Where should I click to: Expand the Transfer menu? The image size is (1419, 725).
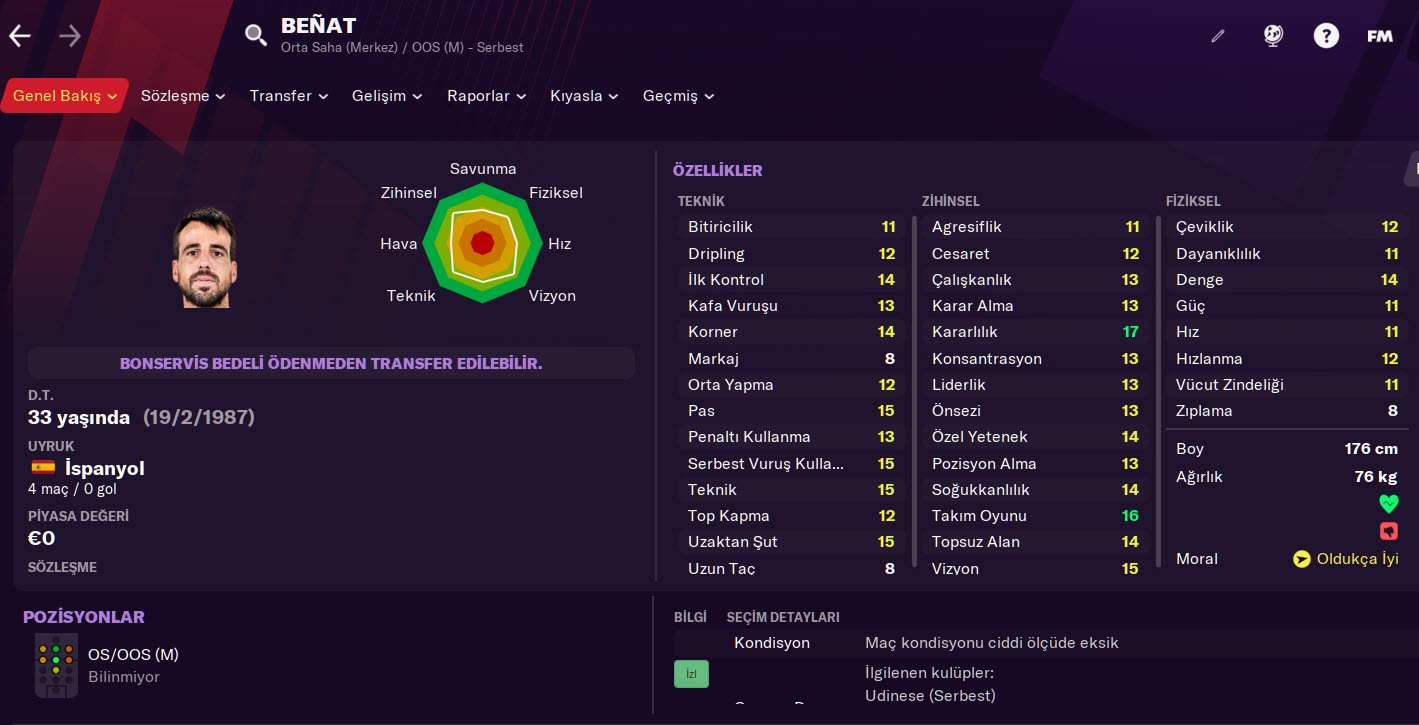[x=289, y=96]
